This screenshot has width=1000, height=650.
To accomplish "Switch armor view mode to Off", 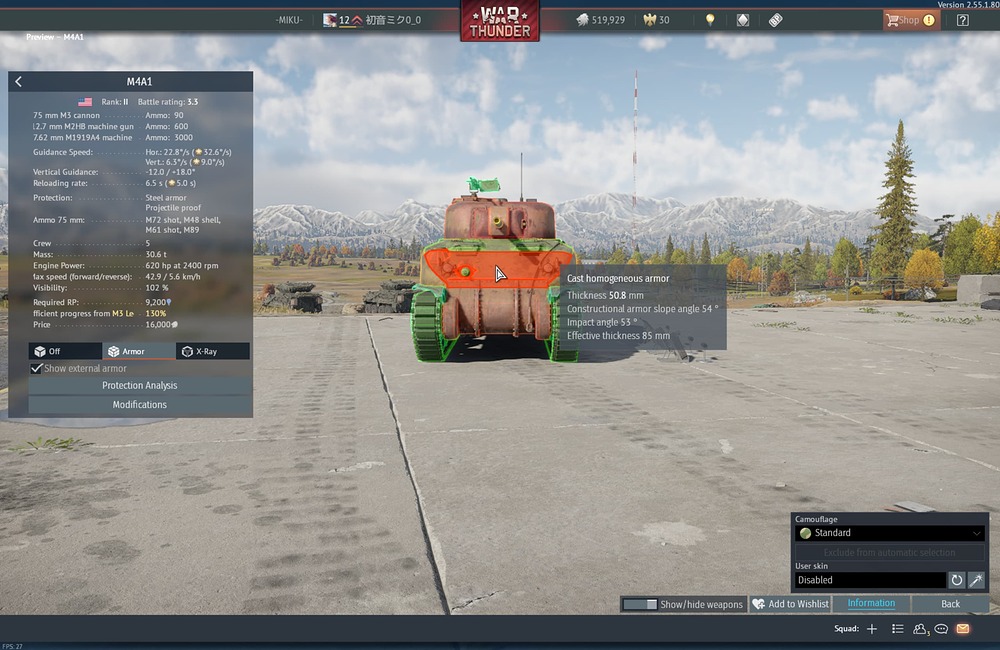I will click(x=65, y=351).
